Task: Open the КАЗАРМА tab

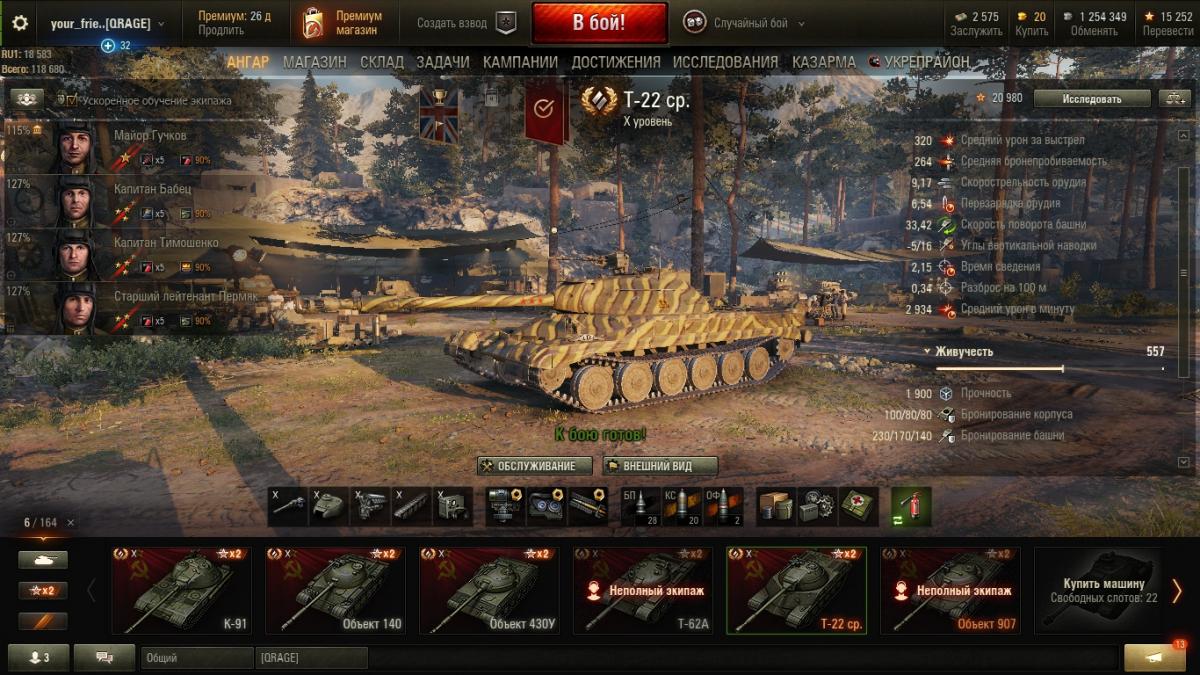Action: coord(824,62)
